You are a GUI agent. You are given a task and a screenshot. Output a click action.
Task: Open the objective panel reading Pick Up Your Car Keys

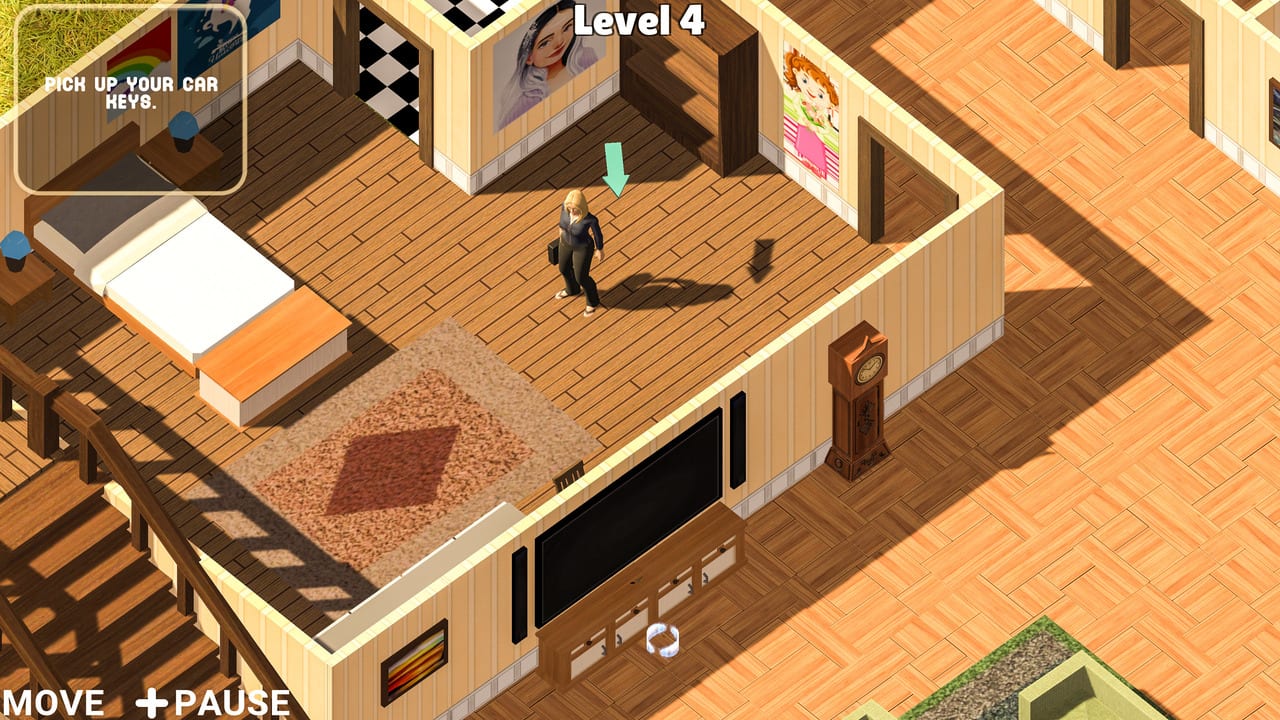(128, 95)
